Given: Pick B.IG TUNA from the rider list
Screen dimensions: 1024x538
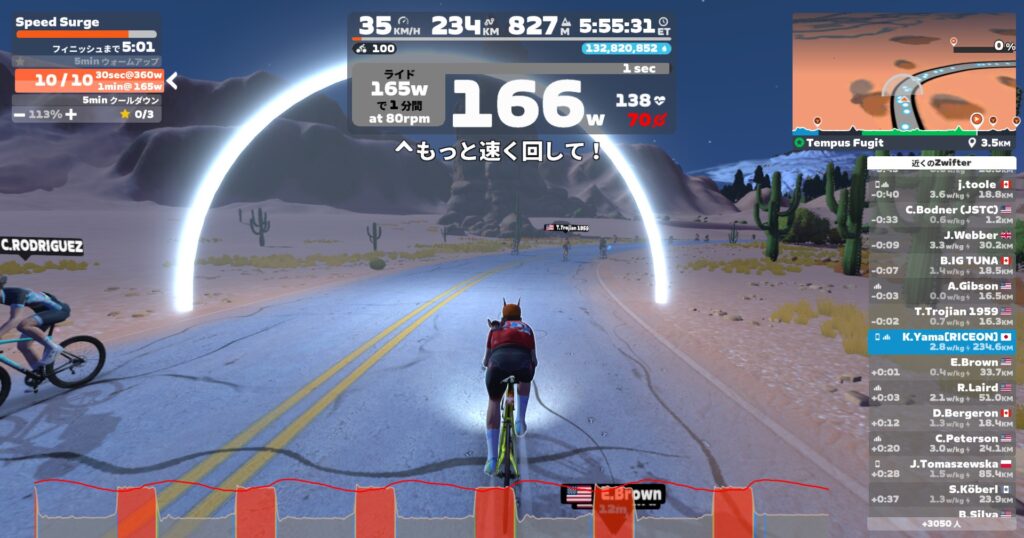Looking at the screenshot, I should click(942, 265).
